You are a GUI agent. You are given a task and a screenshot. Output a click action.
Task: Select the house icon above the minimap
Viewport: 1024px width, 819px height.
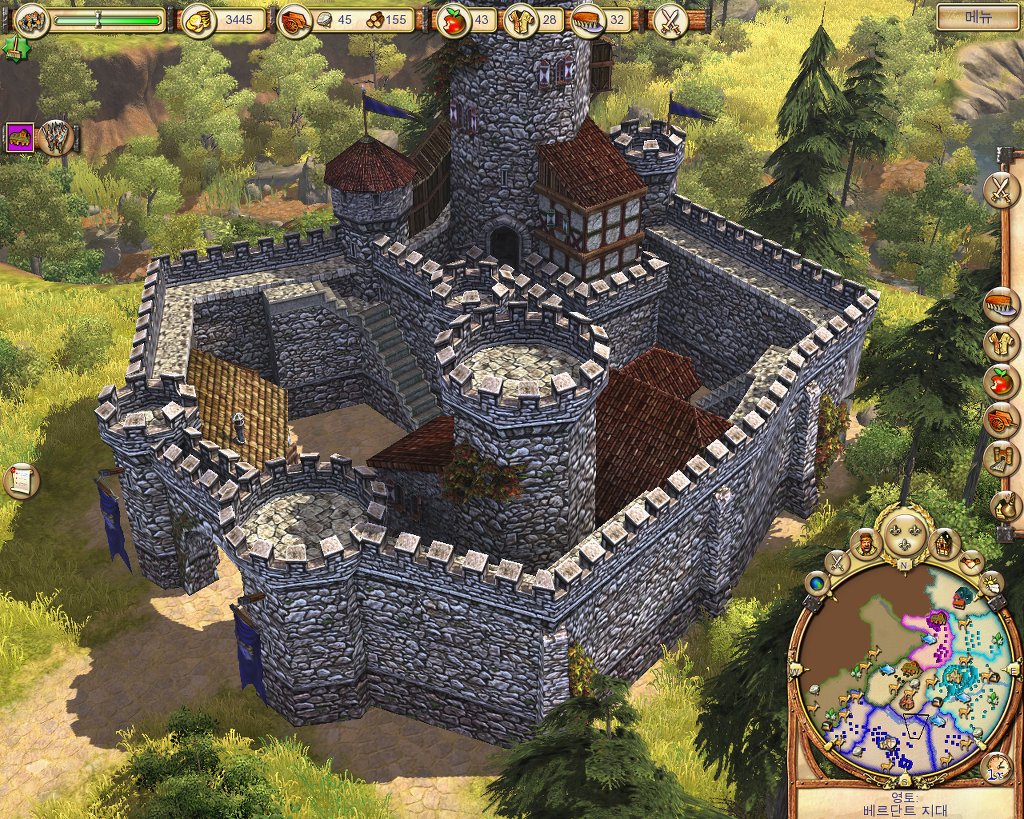(x=942, y=544)
